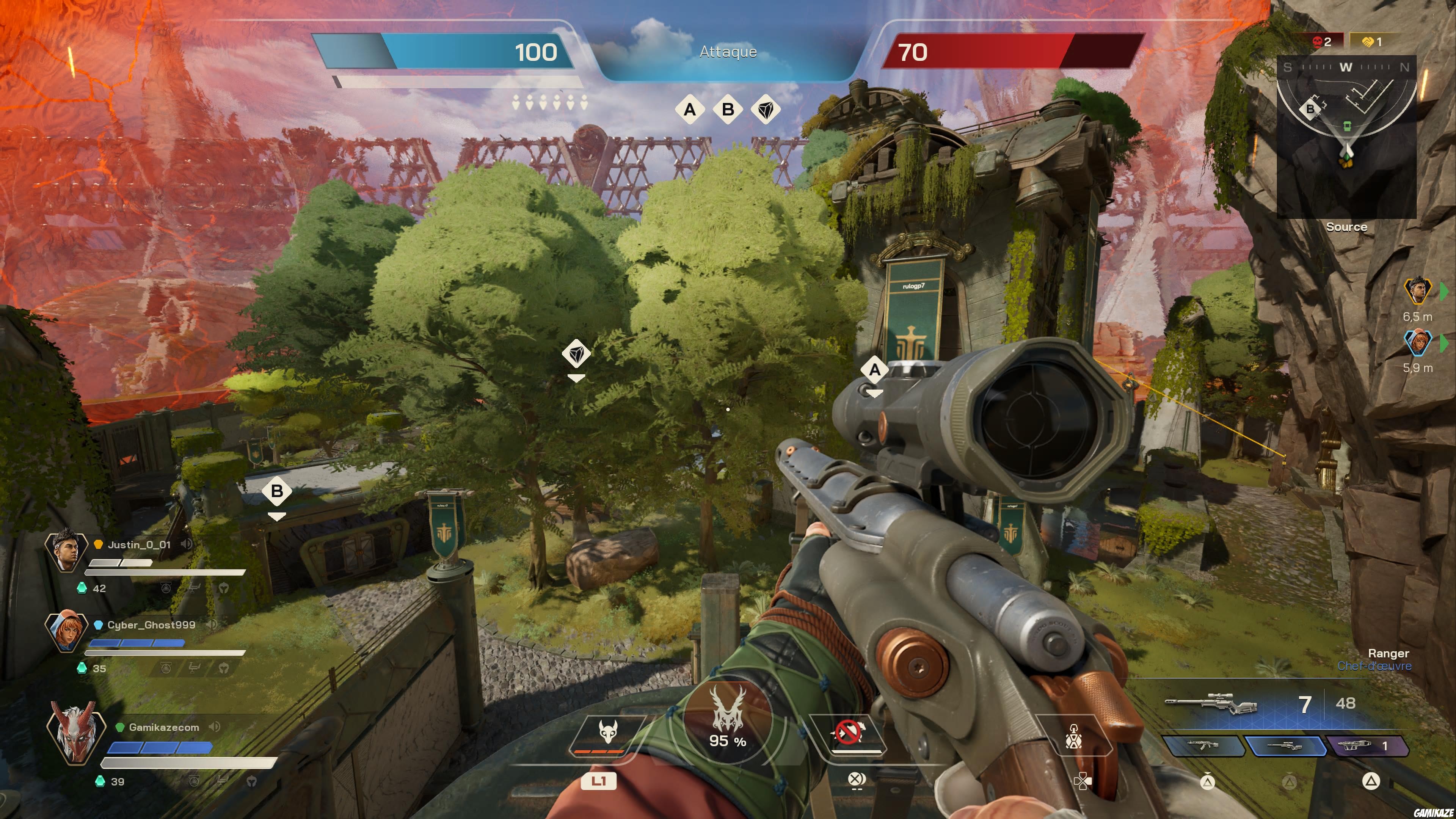
Task: Open the Source location label on minimap
Action: 1348,227
